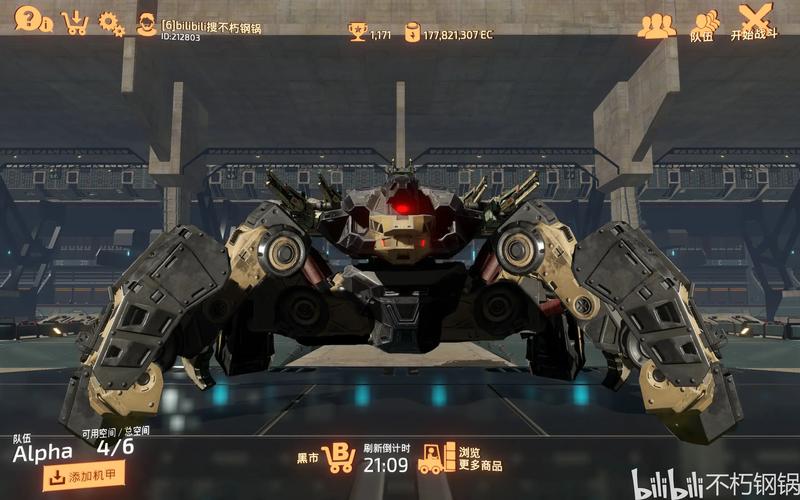
Task: Open the gear settings menu
Action: [111, 24]
